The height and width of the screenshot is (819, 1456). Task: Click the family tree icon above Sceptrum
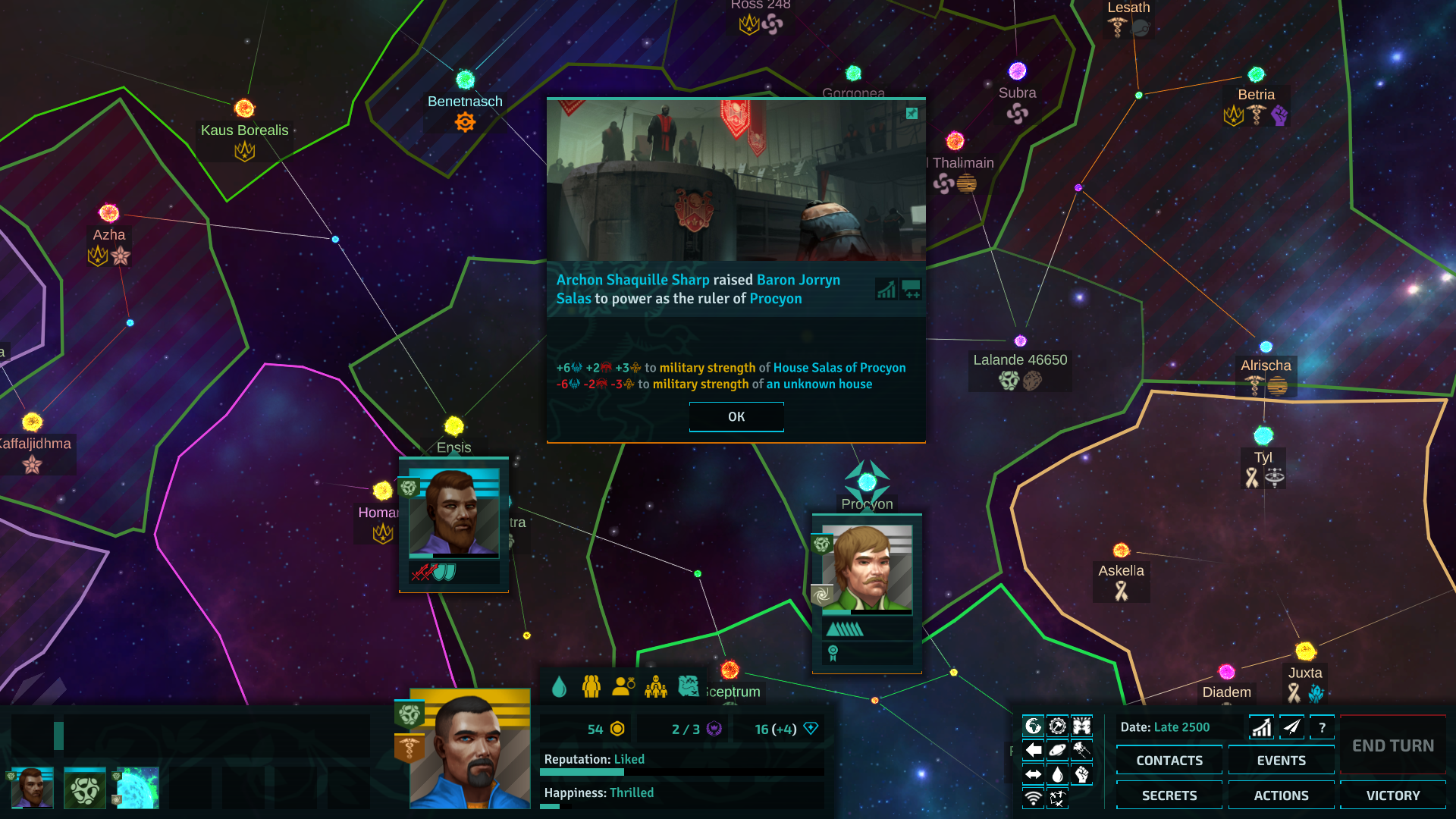[656, 686]
